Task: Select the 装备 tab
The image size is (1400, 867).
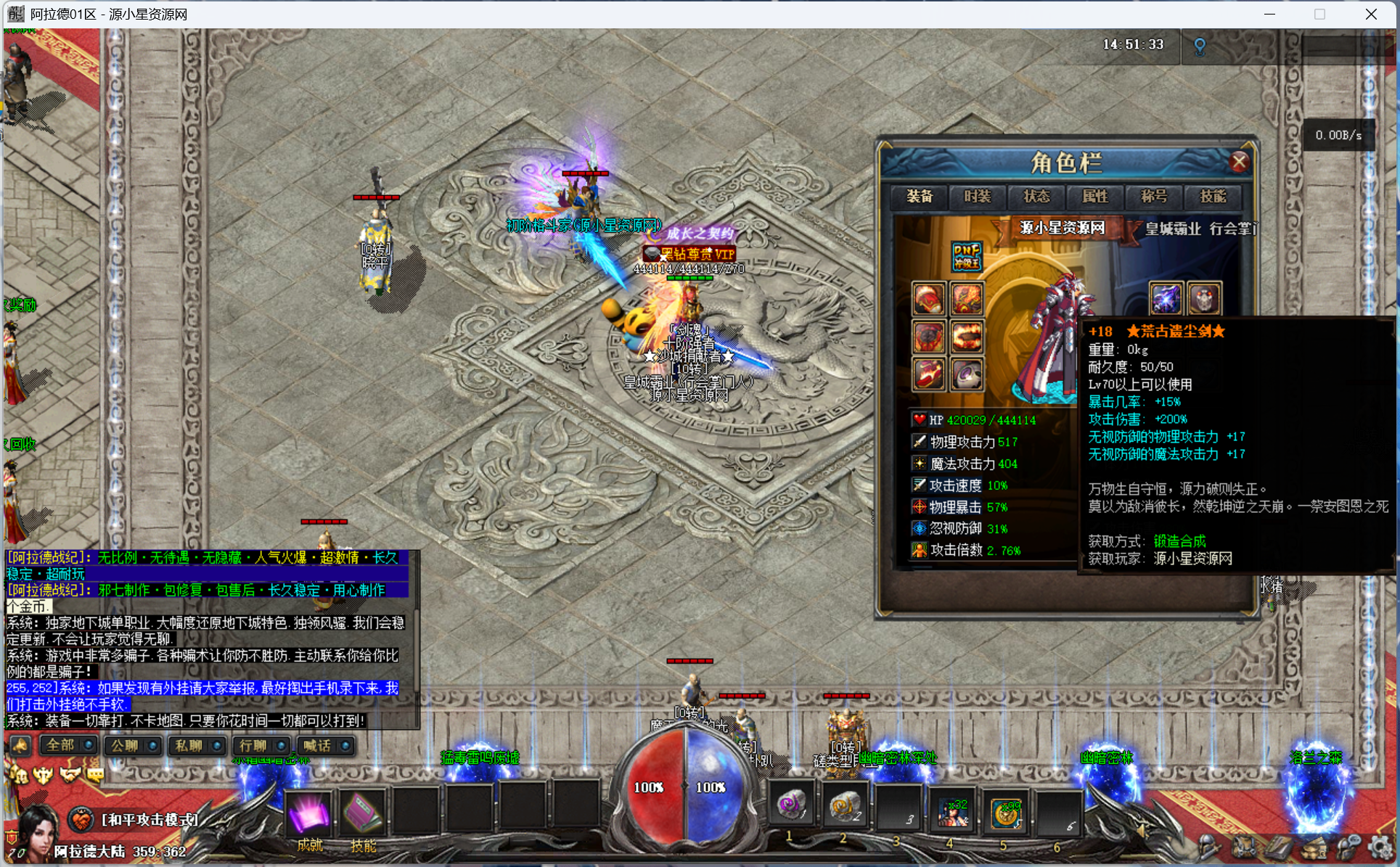Action: coord(920,197)
